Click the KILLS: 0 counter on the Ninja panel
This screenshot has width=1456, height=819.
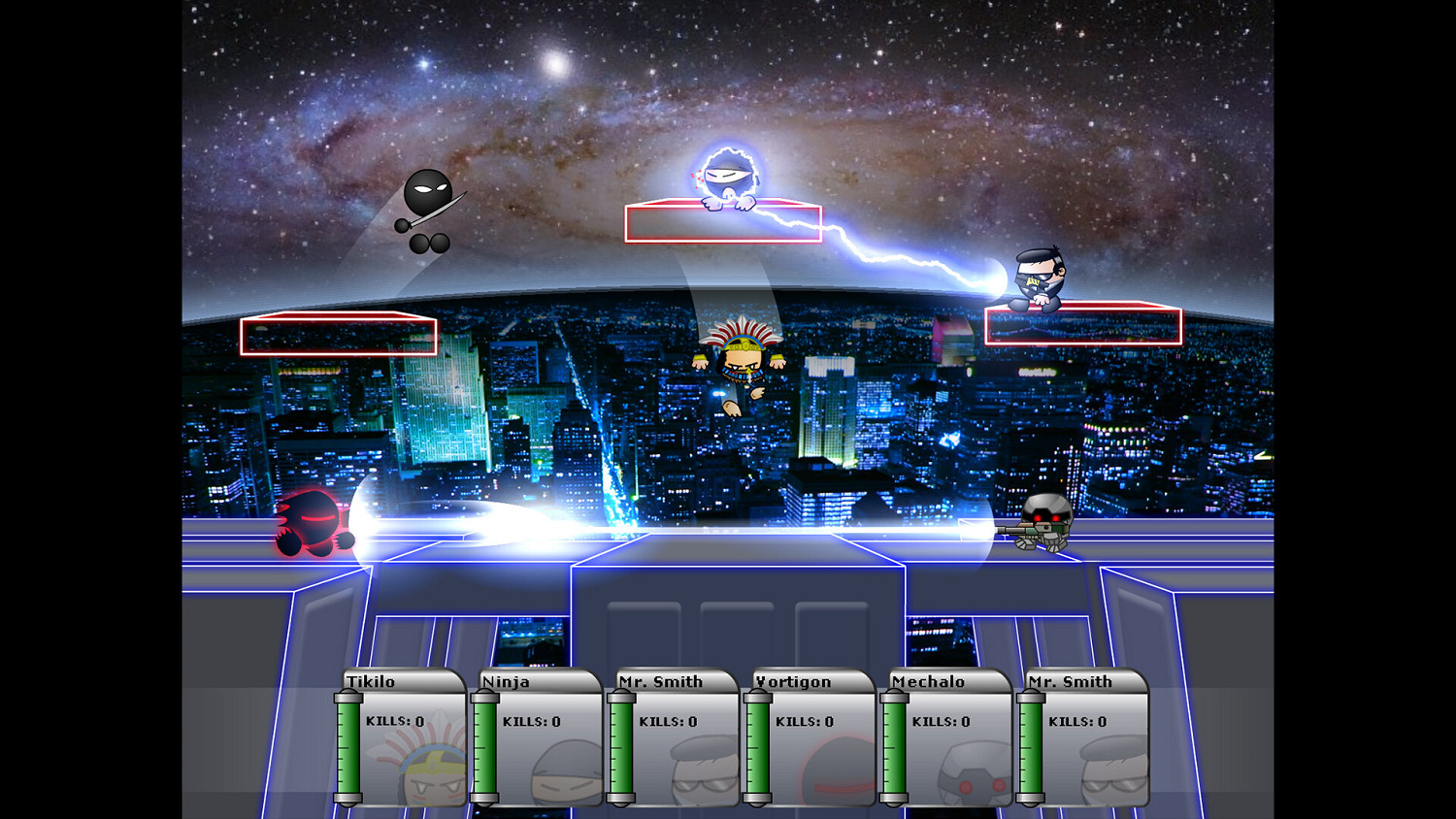tap(531, 721)
